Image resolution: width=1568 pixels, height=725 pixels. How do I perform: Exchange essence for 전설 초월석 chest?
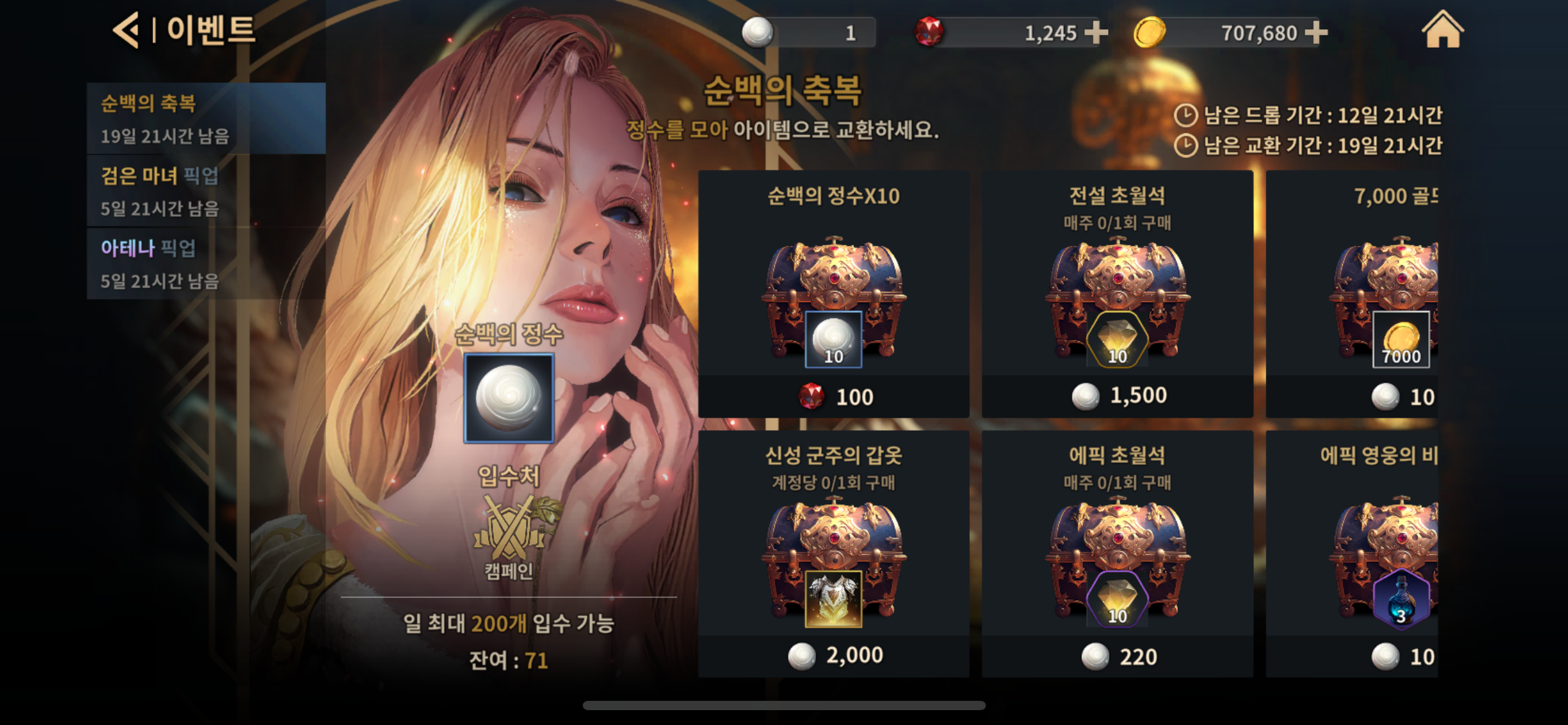[1117, 294]
